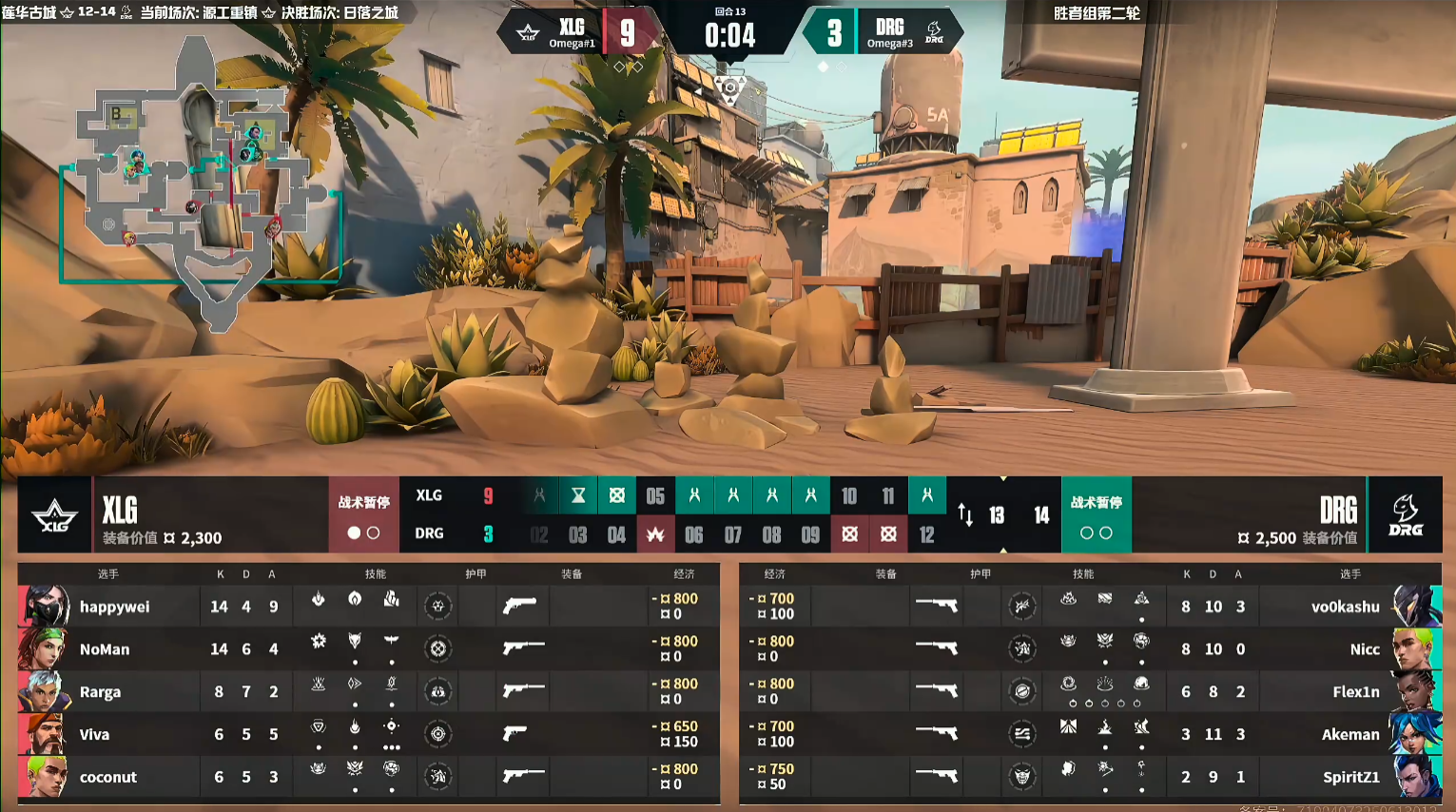The width and height of the screenshot is (1456, 812).
Task: Click the teal DRG tactical pause panel
Action: tap(1096, 515)
